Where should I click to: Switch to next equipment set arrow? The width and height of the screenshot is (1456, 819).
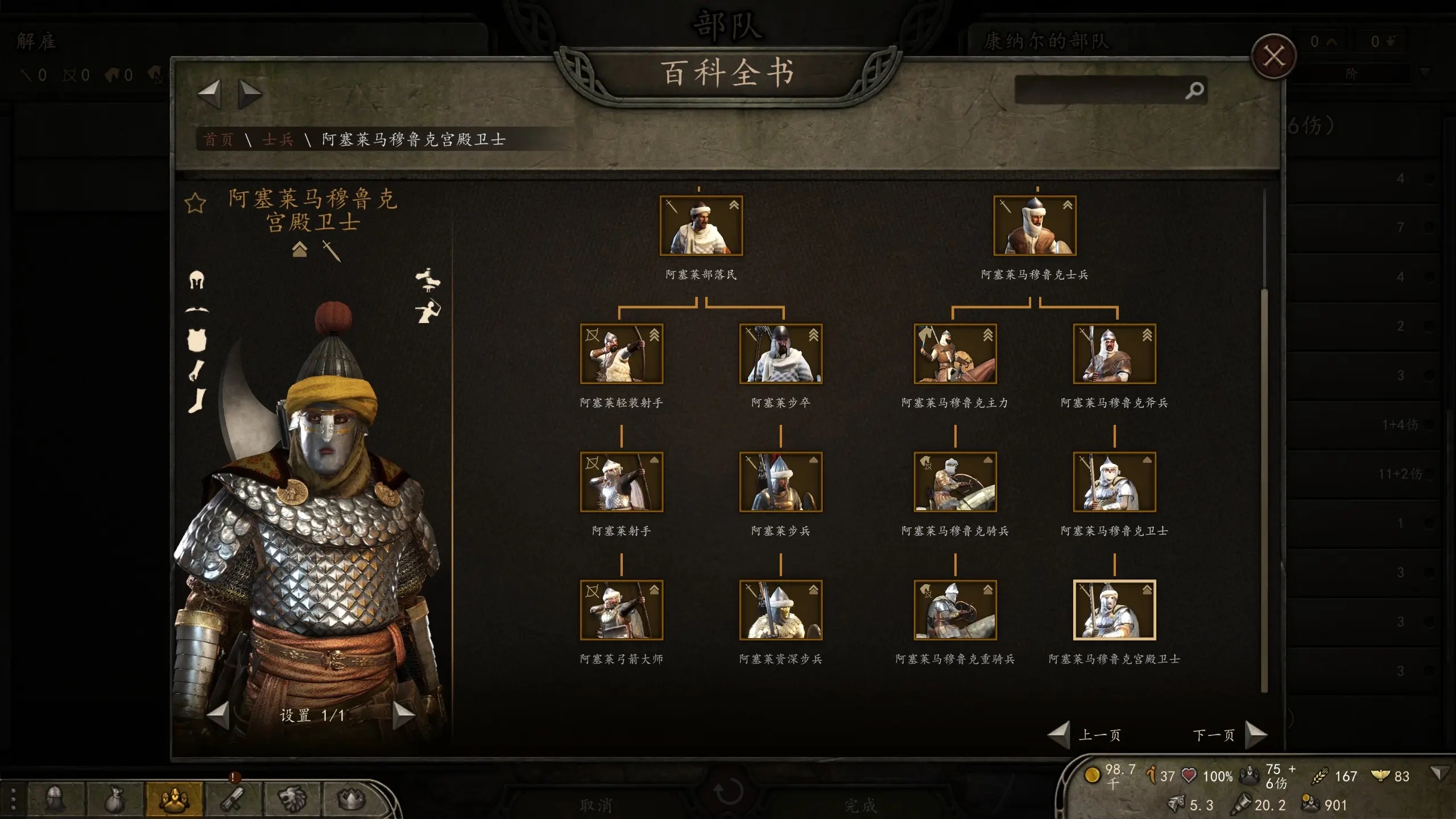pyautogui.click(x=403, y=715)
